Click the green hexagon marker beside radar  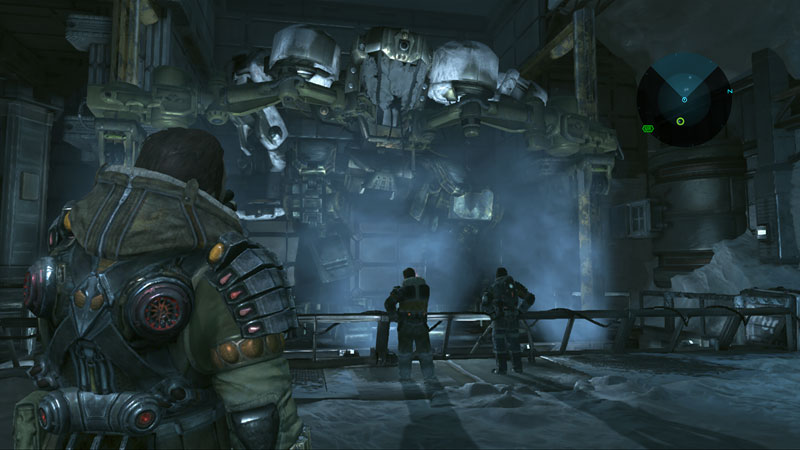pos(647,128)
